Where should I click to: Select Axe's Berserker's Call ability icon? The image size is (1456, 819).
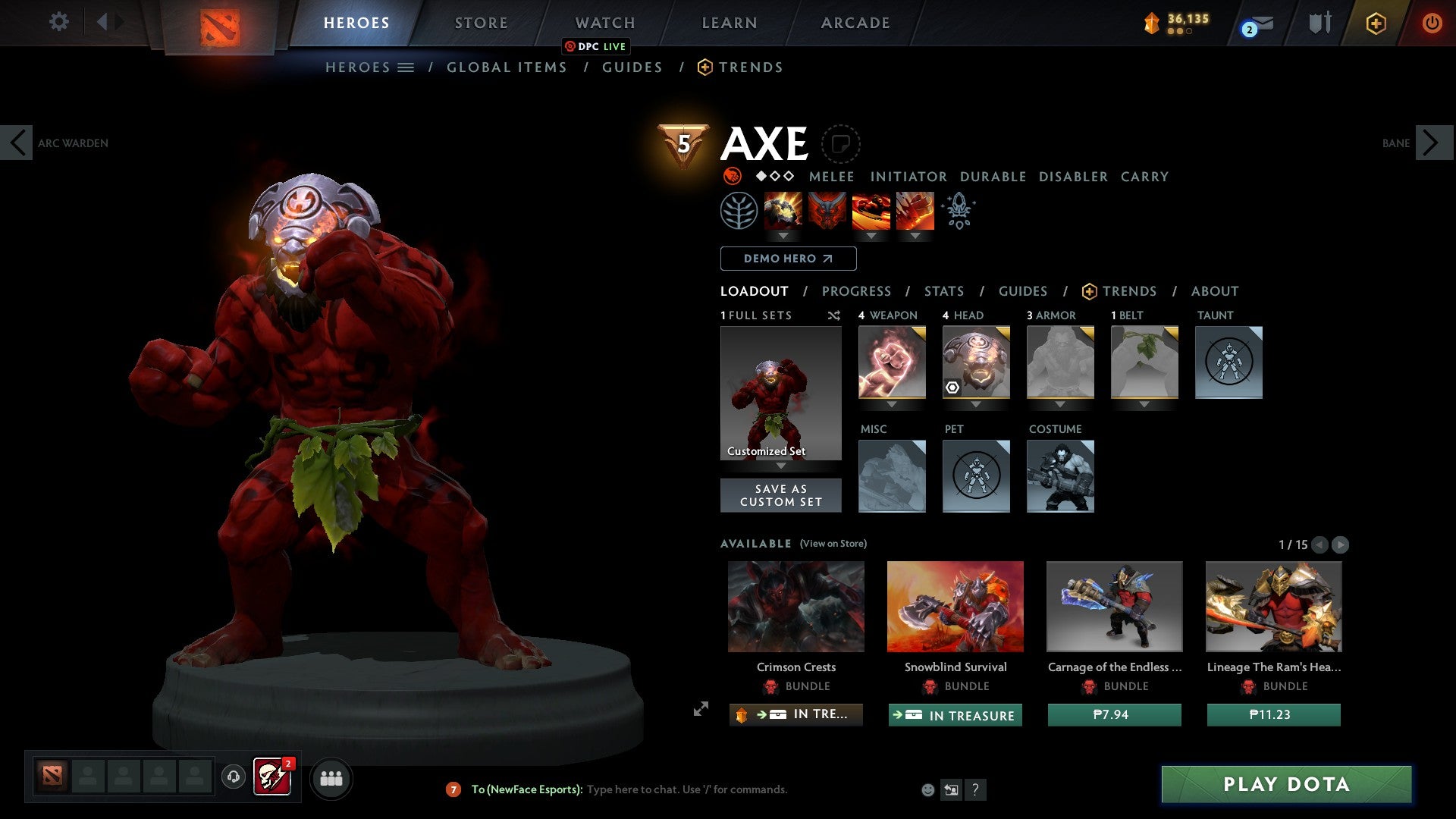(x=784, y=211)
